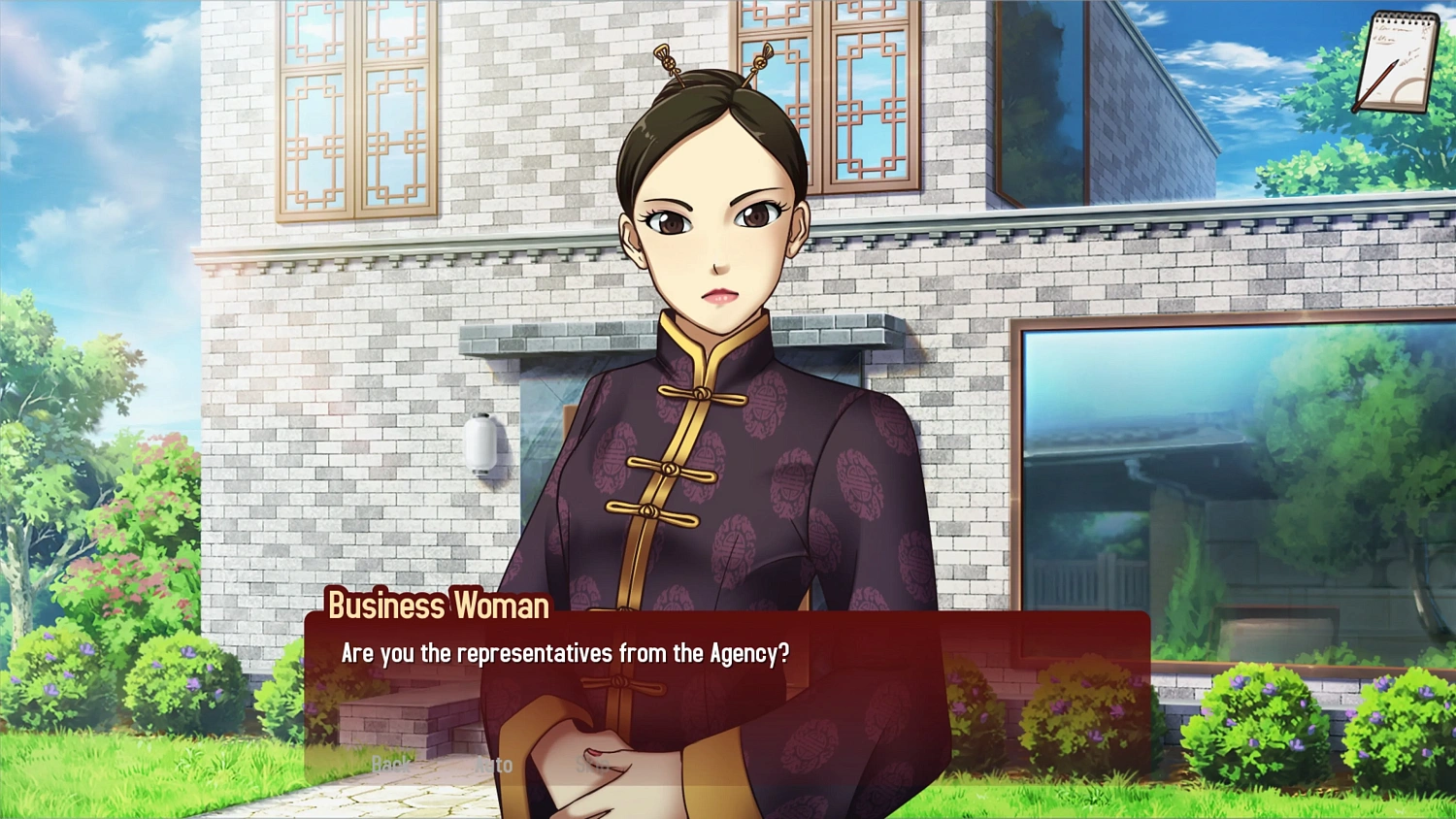The height and width of the screenshot is (819, 1456).
Task: Click Back to review previous dialogue
Action: [391, 765]
